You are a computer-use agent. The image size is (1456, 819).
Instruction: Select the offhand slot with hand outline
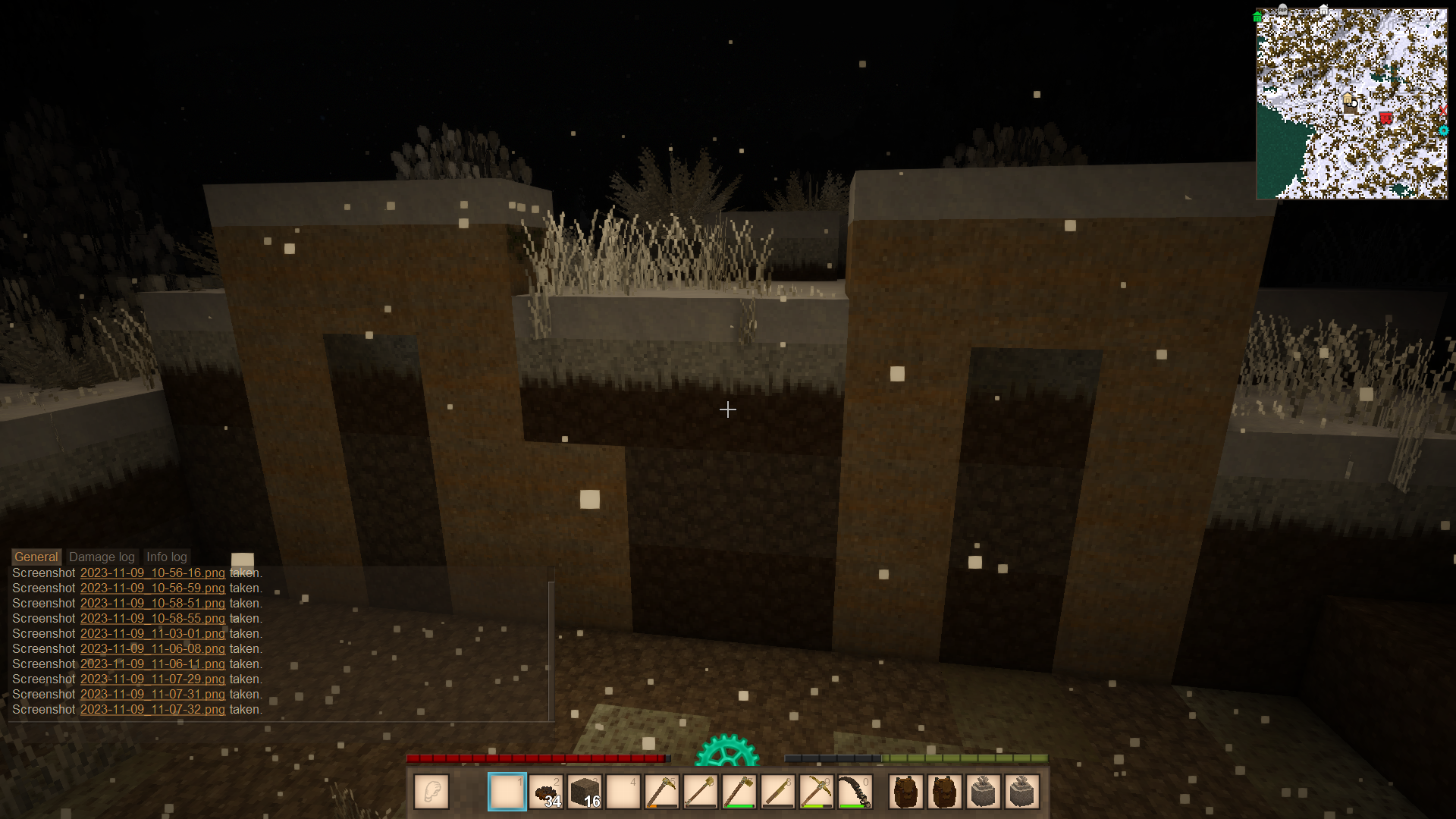click(x=431, y=792)
